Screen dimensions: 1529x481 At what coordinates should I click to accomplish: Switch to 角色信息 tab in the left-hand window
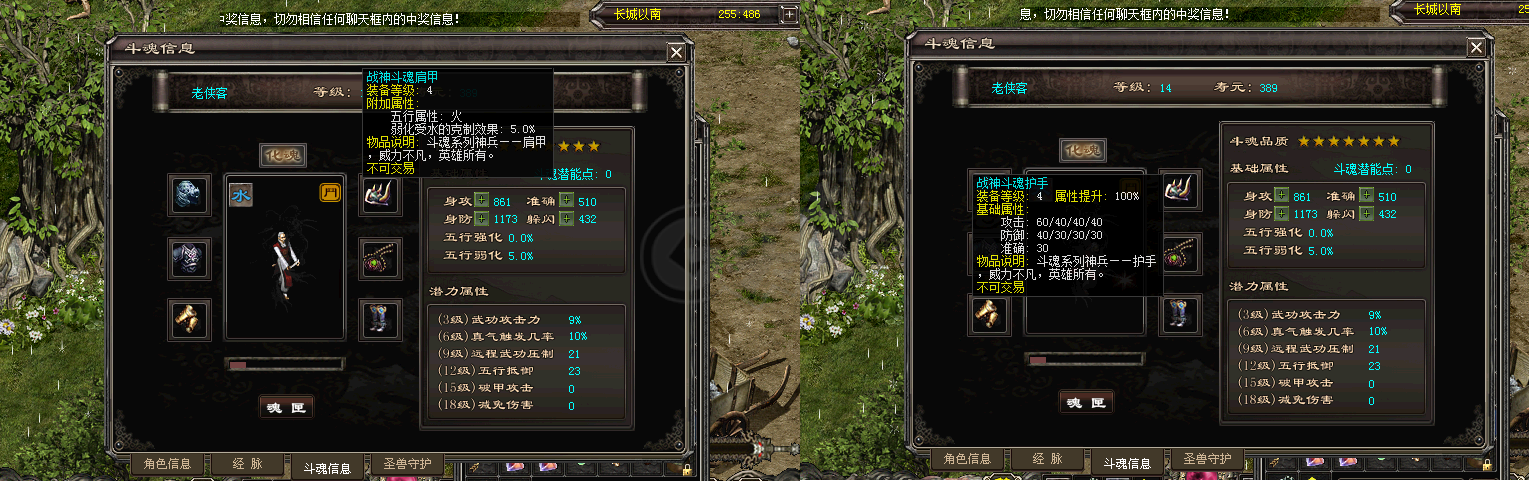[x=168, y=463]
